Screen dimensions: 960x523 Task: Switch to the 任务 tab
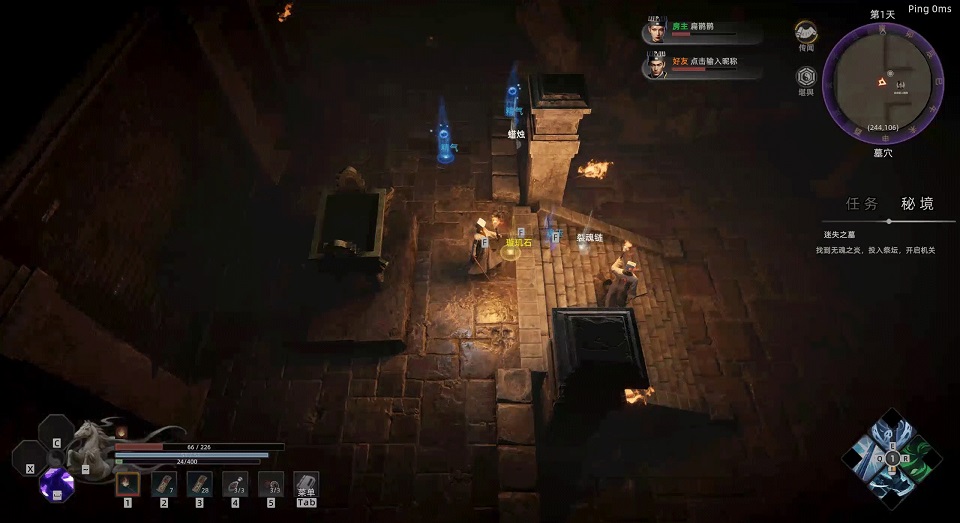pyautogui.click(x=862, y=203)
